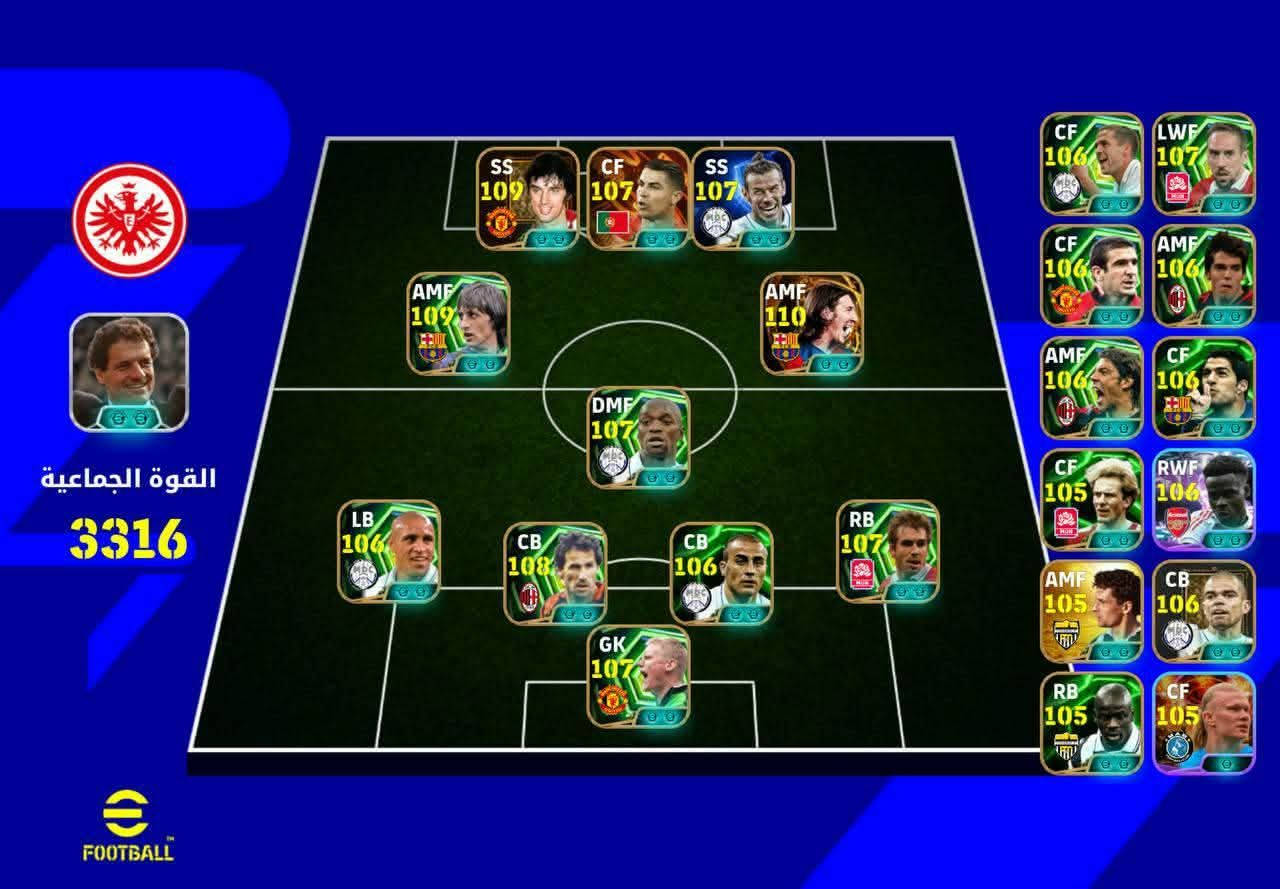The width and height of the screenshot is (1280, 889).
Task: Open the AMF 110 player card
Action: point(812,324)
